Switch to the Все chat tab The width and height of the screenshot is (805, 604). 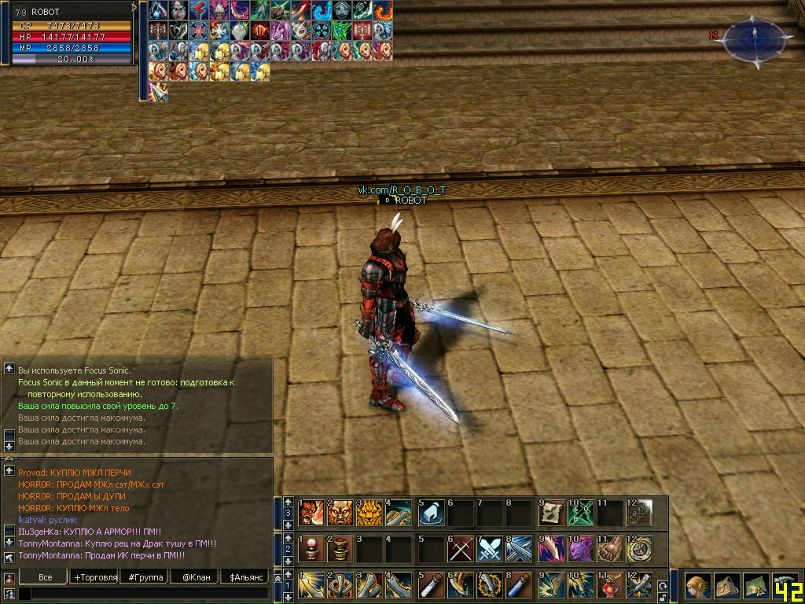tap(45, 578)
